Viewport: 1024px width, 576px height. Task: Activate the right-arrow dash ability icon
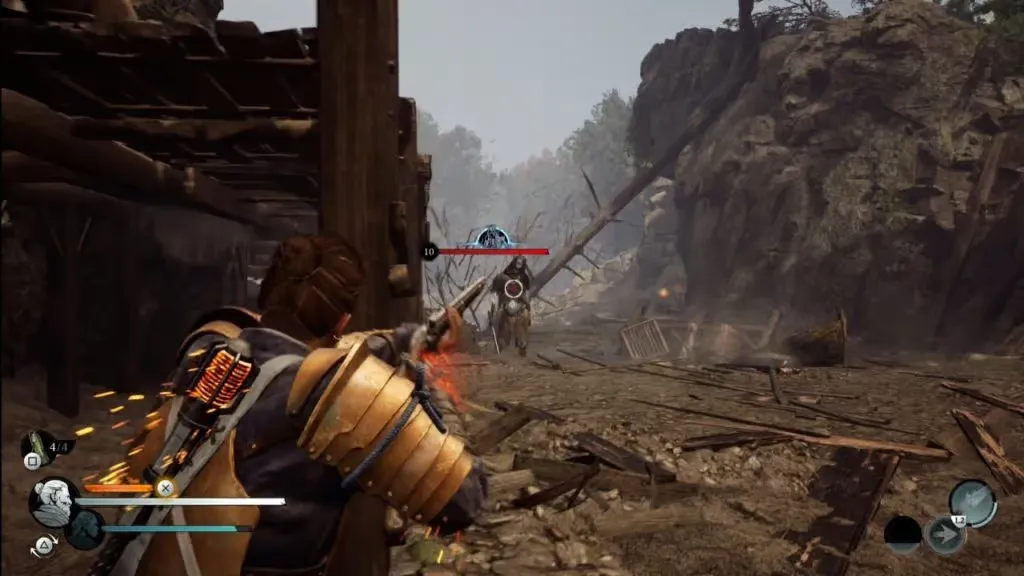pyautogui.click(x=944, y=535)
